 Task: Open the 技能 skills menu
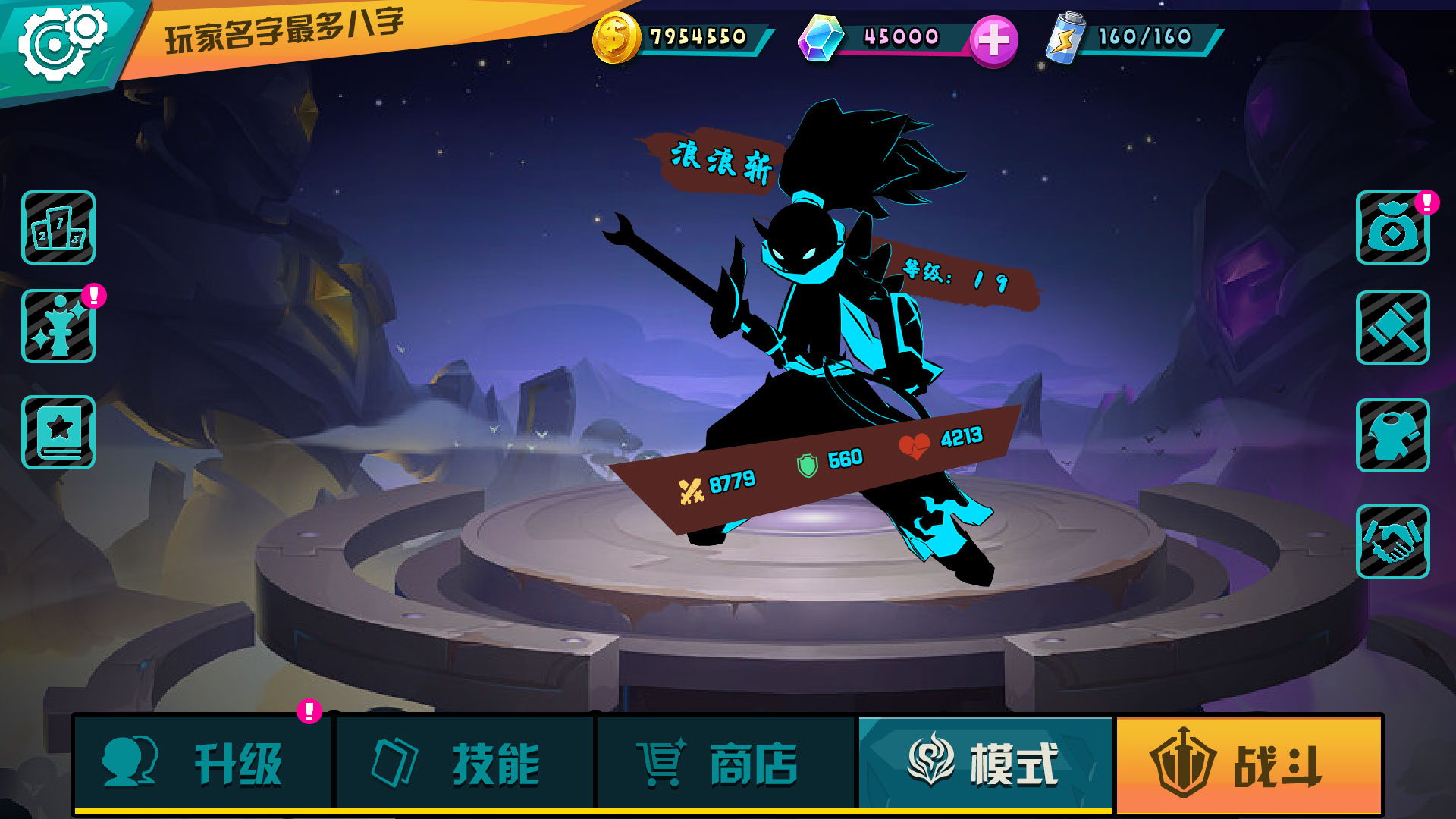[x=464, y=763]
